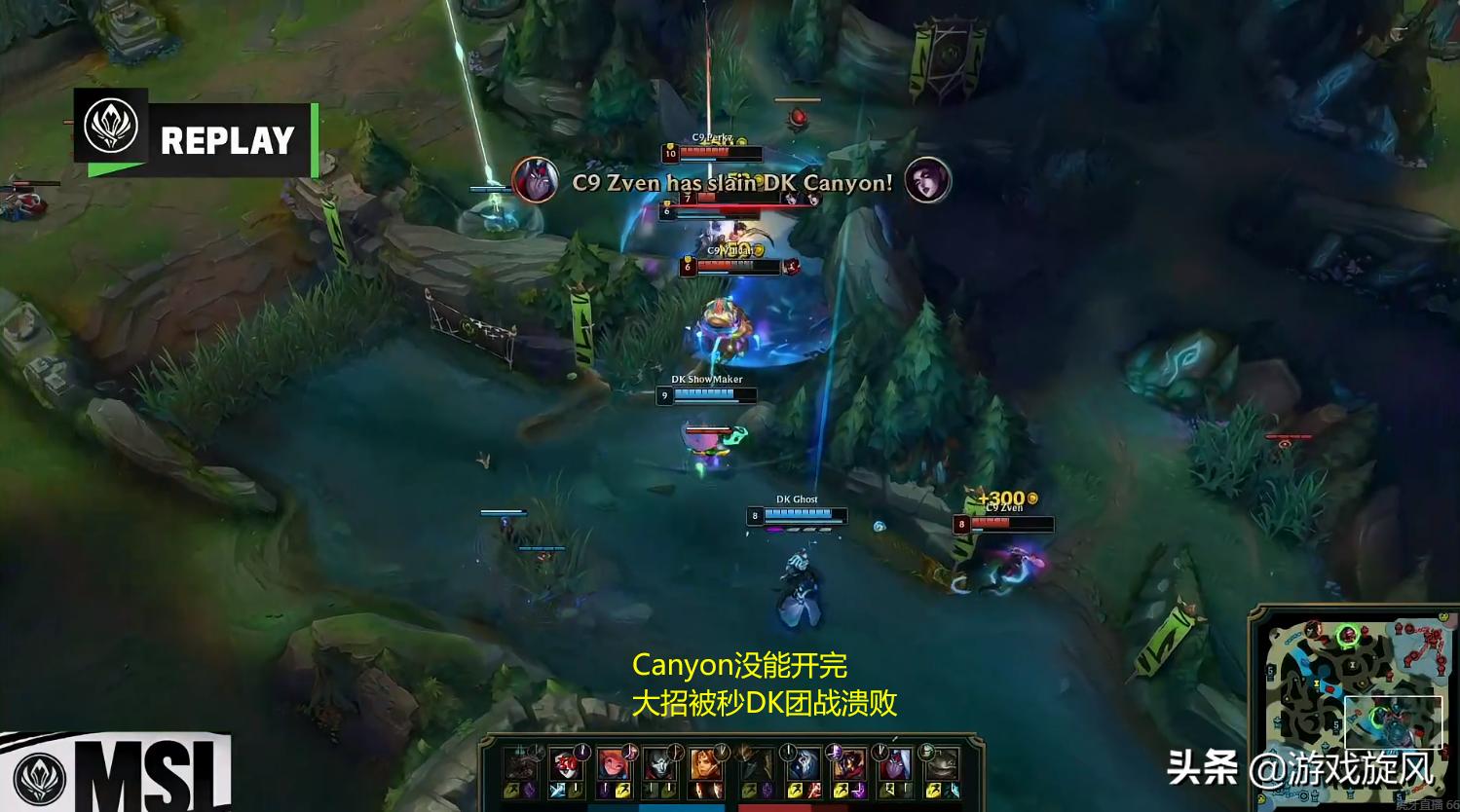Switch to the REPLAY banner tab

[x=226, y=140]
